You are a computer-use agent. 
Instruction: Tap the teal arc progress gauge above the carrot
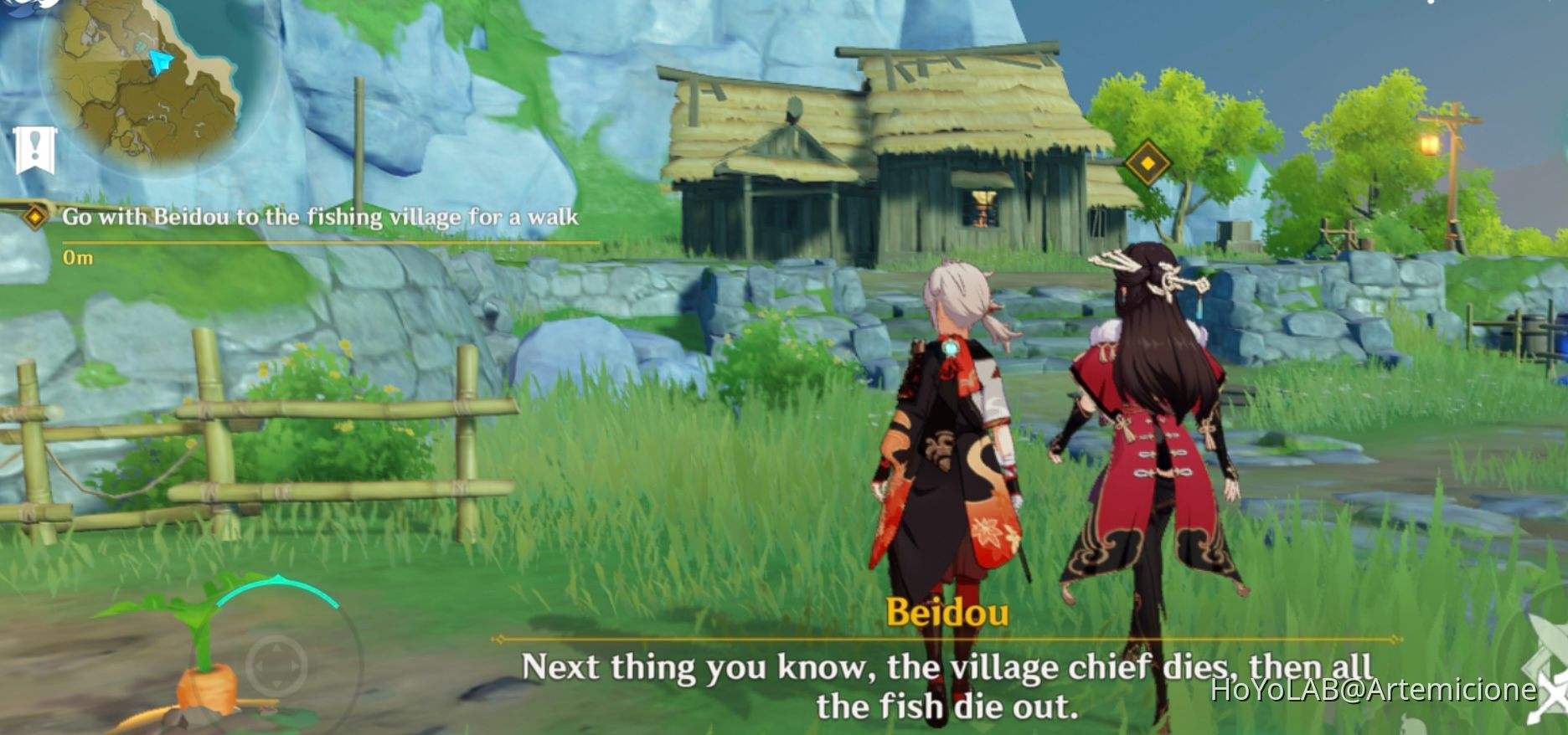point(276,578)
